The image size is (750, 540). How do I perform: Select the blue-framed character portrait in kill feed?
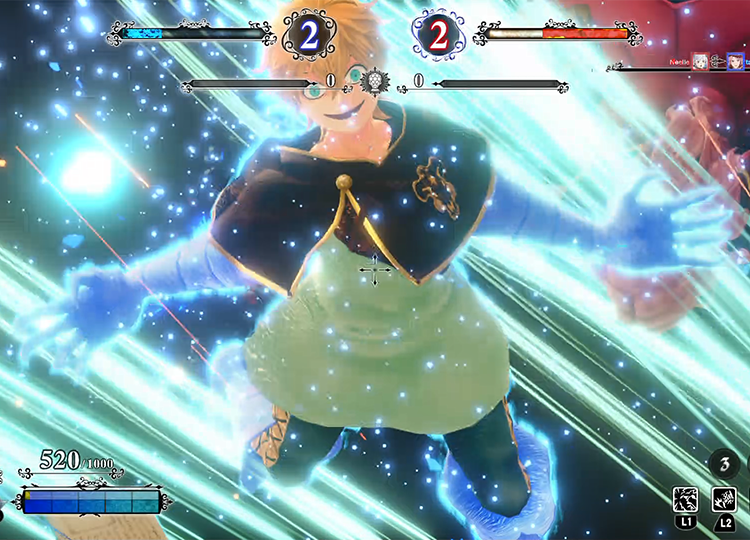pyautogui.click(x=734, y=62)
